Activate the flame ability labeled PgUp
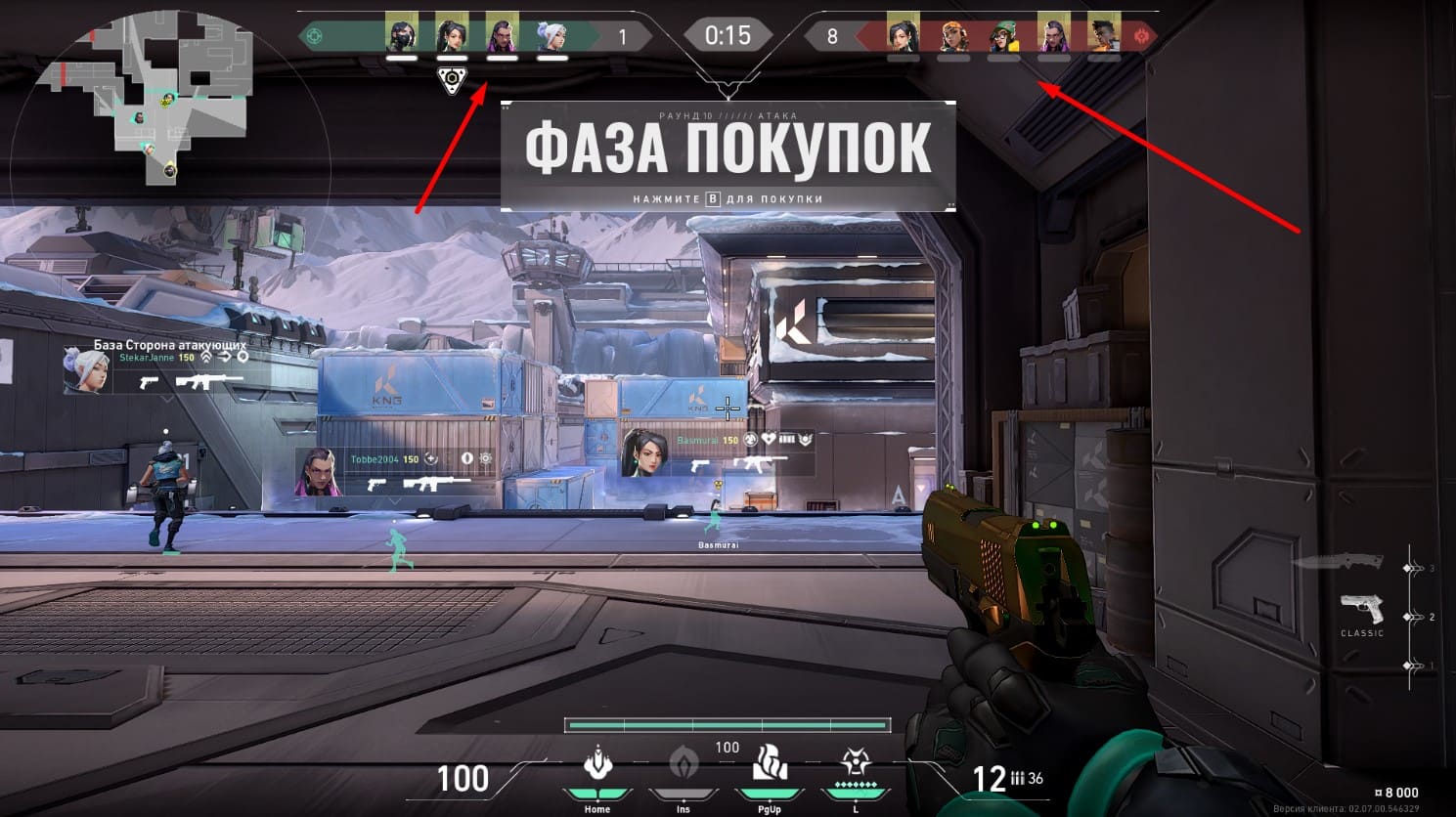1456x817 pixels. pyautogui.click(x=769, y=764)
